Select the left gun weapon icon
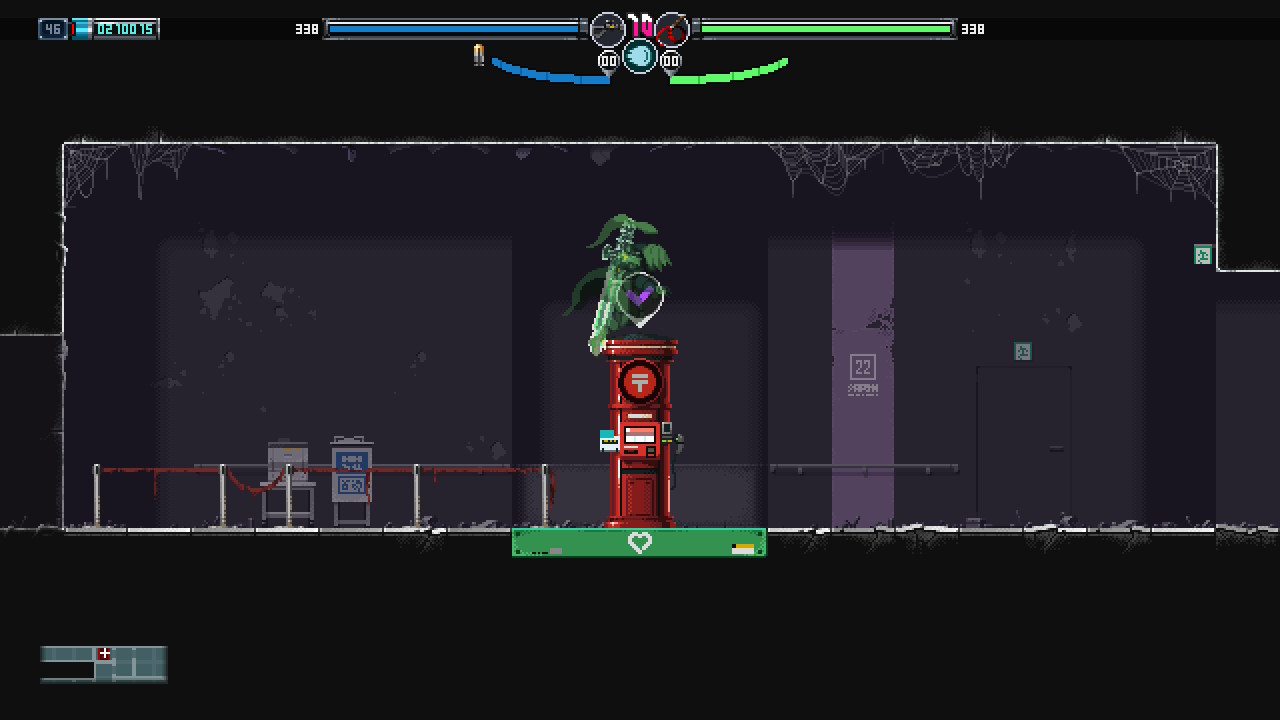 pos(607,30)
